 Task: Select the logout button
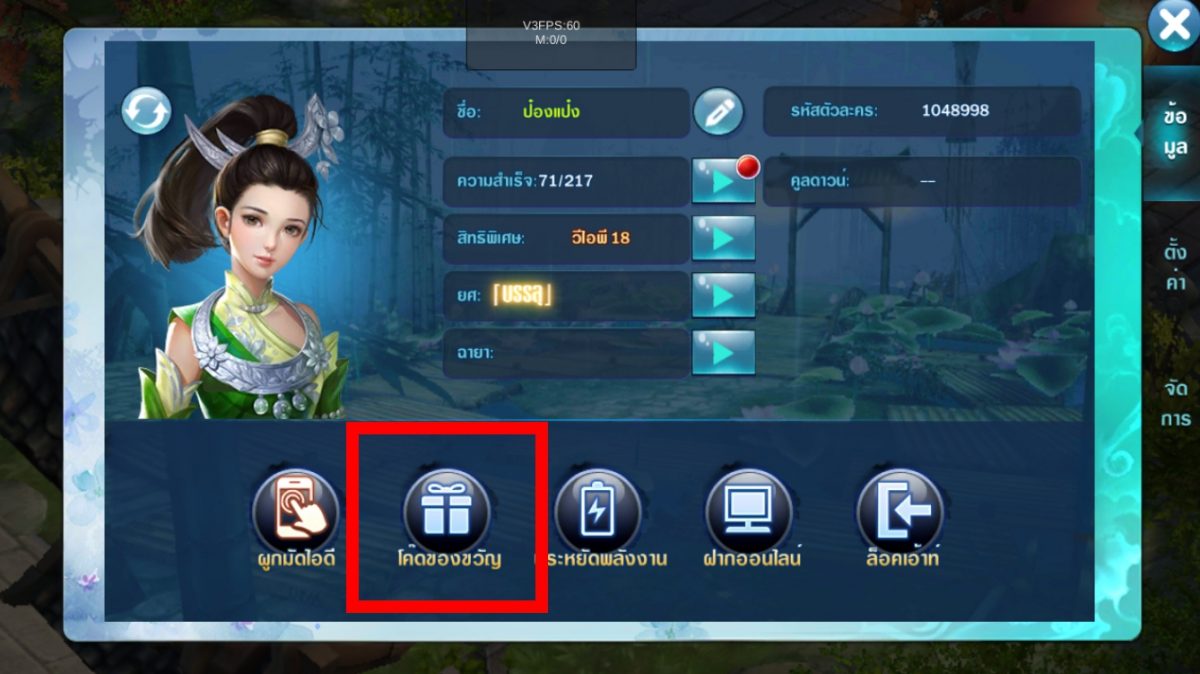pyautogui.click(x=900, y=512)
